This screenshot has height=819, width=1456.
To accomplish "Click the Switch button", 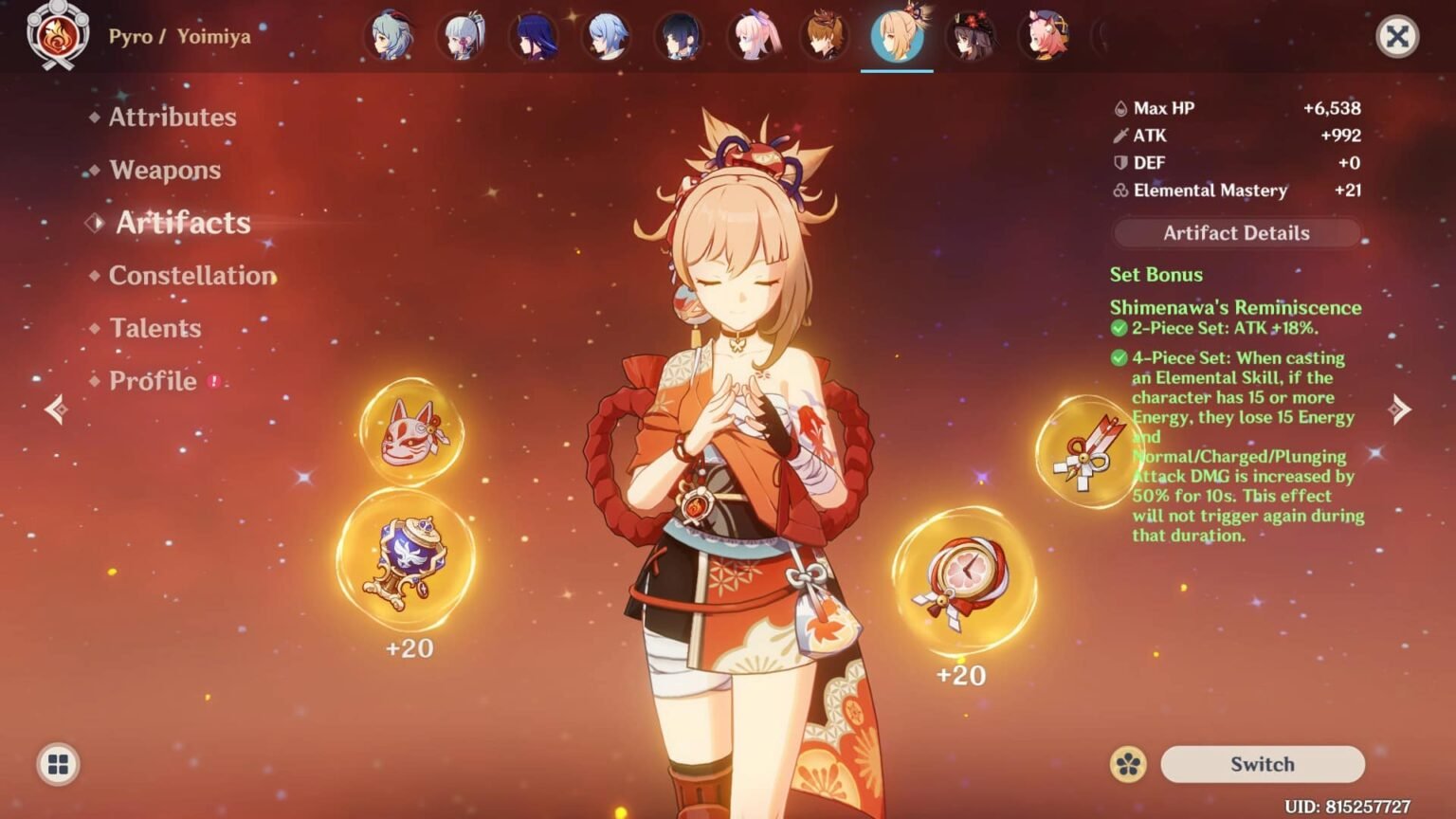I will [x=1262, y=764].
